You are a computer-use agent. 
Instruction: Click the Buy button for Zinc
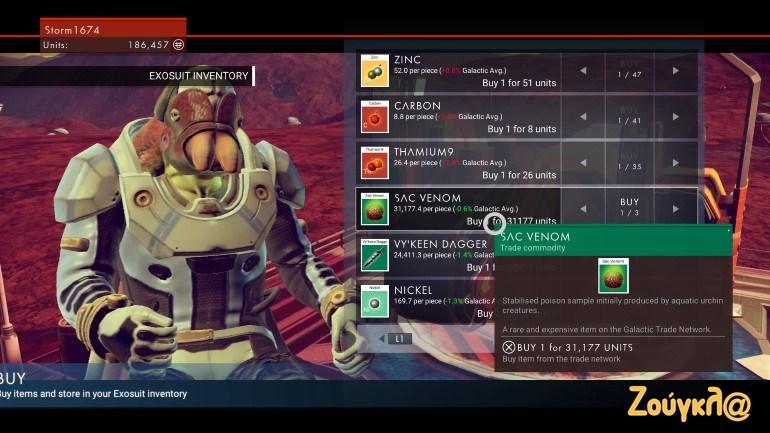pyautogui.click(x=629, y=70)
